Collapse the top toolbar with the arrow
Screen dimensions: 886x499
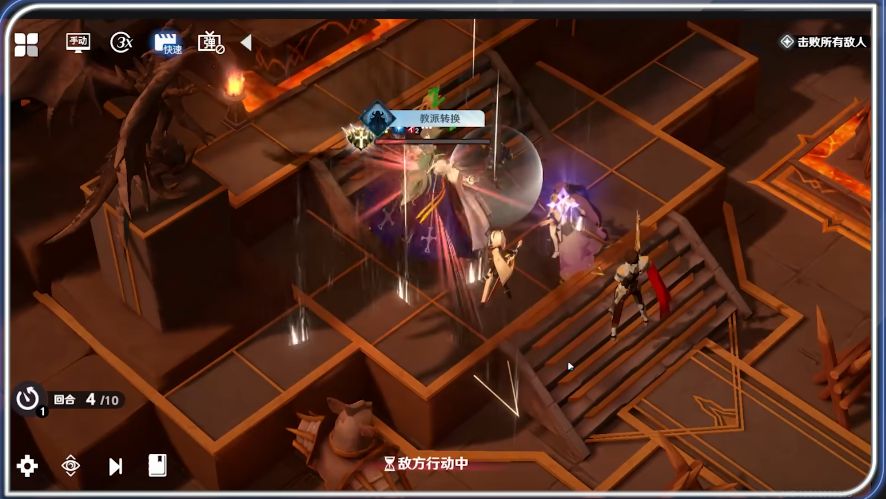coord(246,42)
